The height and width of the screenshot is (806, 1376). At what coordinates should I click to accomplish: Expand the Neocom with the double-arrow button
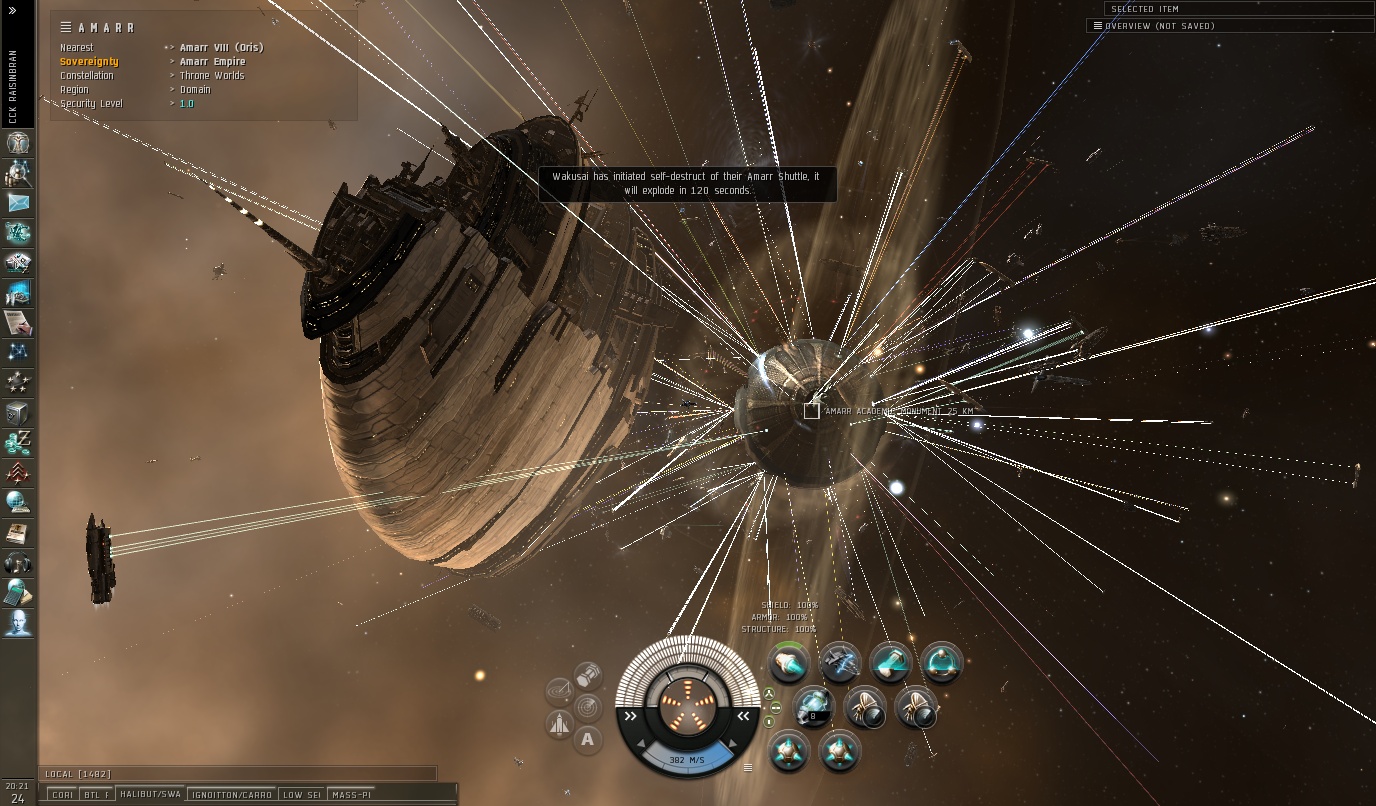13,10
